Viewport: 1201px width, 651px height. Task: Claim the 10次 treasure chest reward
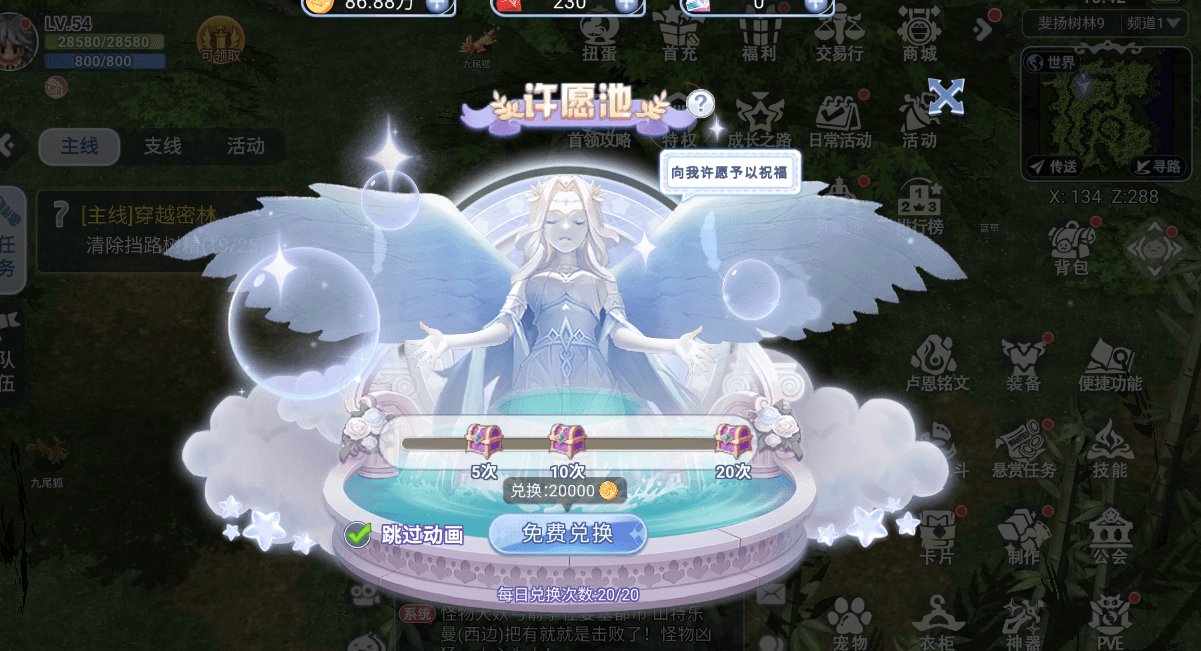point(567,441)
